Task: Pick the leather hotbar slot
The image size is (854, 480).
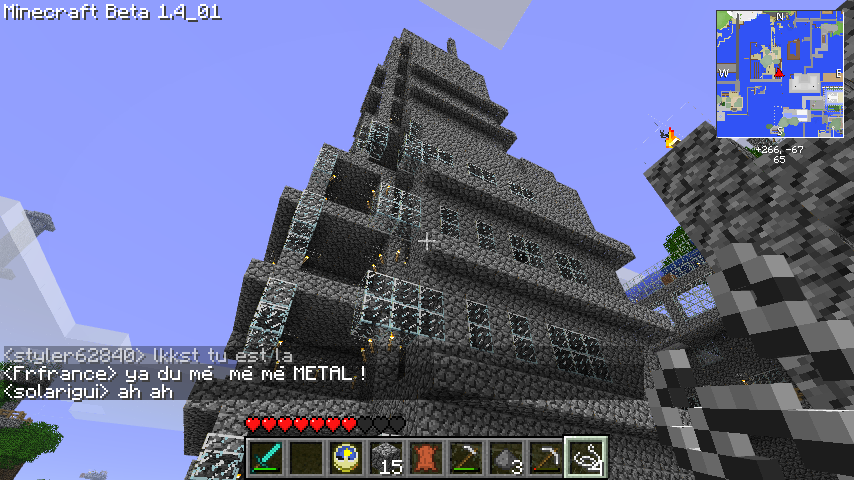Action: click(x=426, y=458)
